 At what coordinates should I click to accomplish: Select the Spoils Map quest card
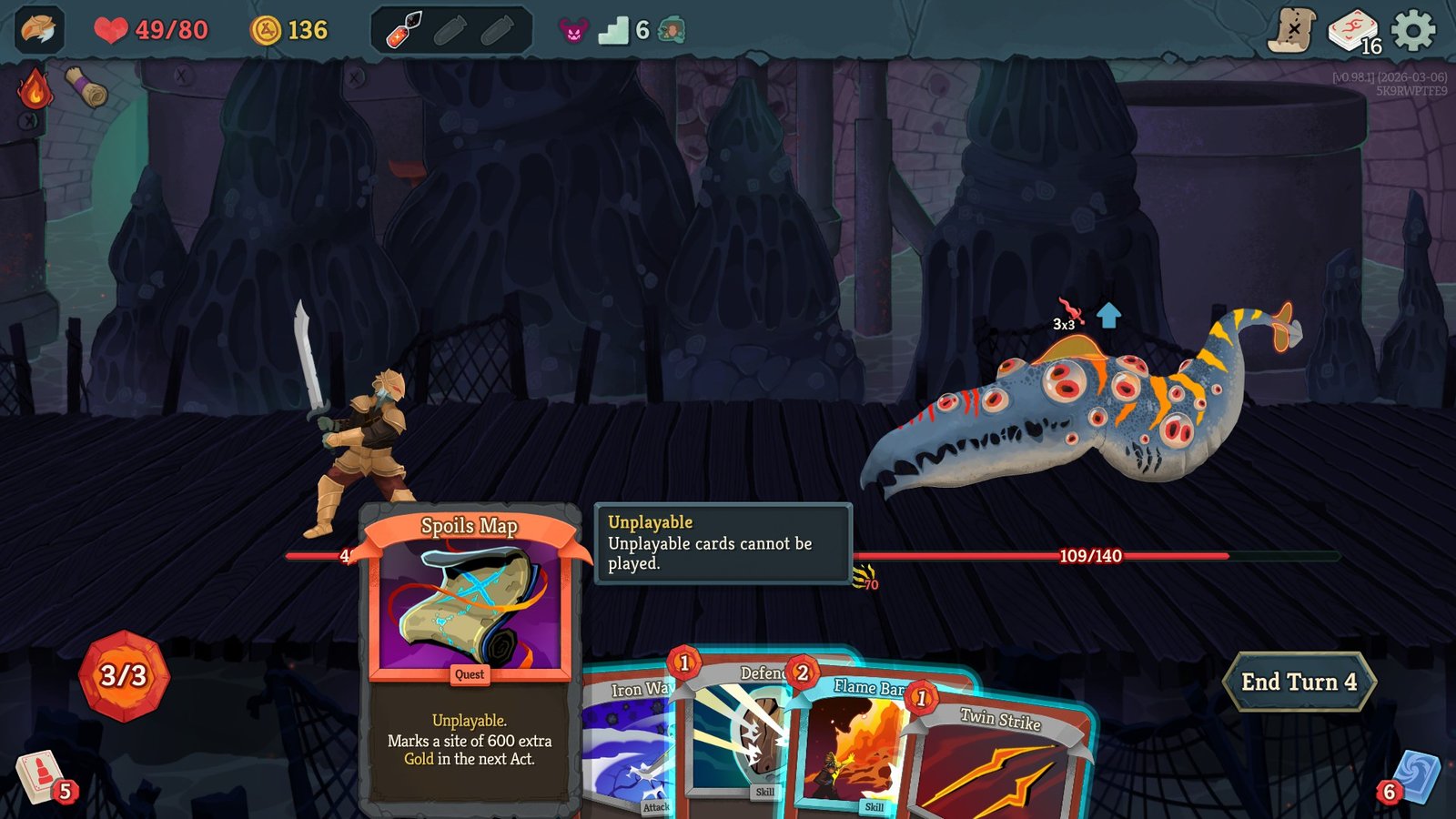pyautogui.click(x=470, y=637)
